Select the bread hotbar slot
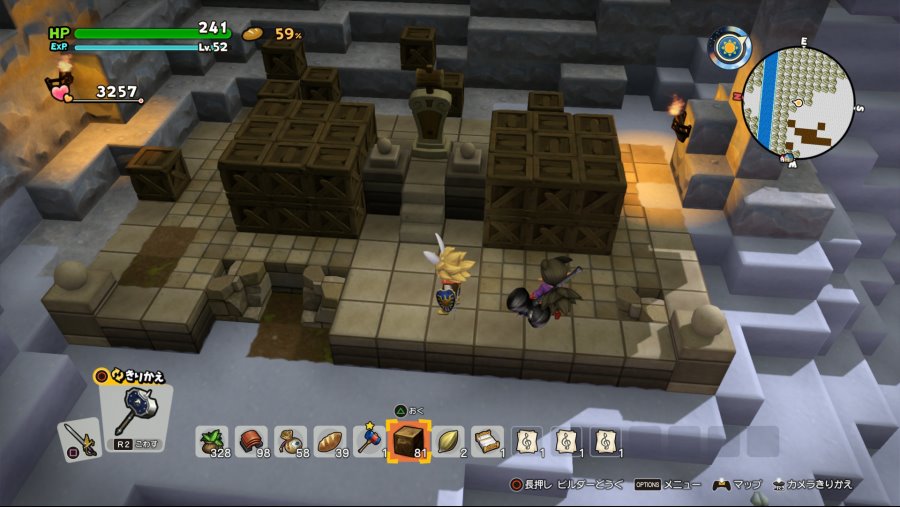This screenshot has height=507, width=900. coord(330,441)
